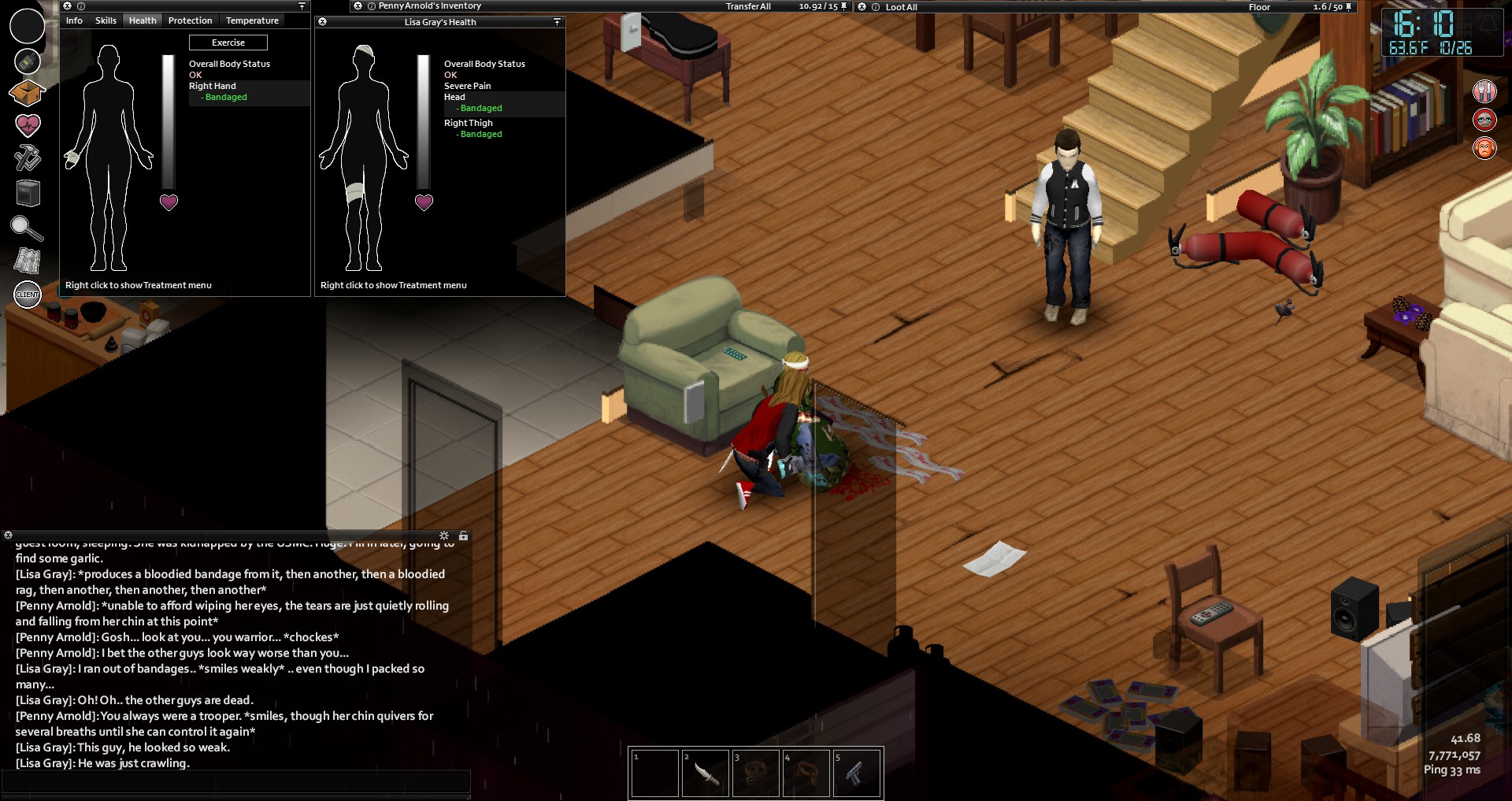Toggle the health panel heart icon
Viewport: 1512px width, 801px height.
pos(28,124)
